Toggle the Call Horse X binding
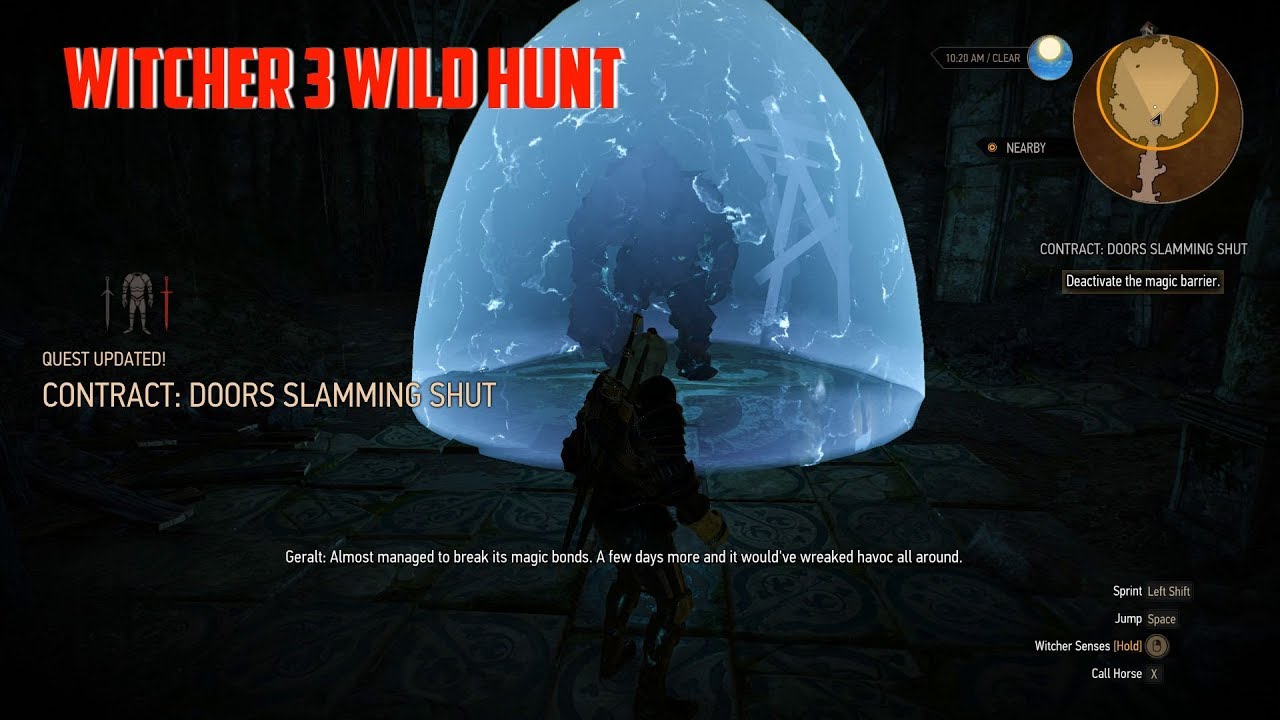Image resolution: width=1280 pixels, height=720 pixels. tap(1153, 673)
